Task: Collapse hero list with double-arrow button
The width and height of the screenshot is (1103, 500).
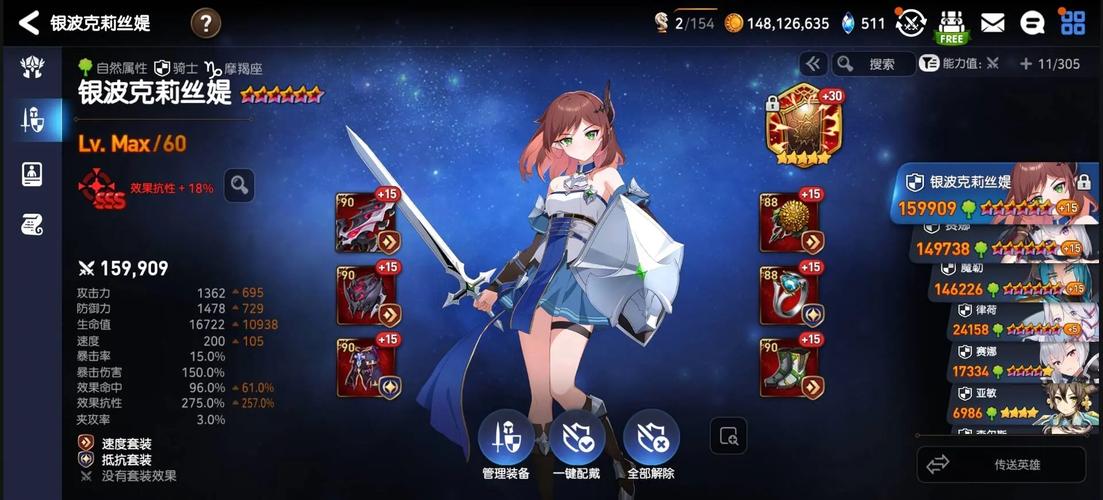Action: pyautogui.click(x=812, y=64)
